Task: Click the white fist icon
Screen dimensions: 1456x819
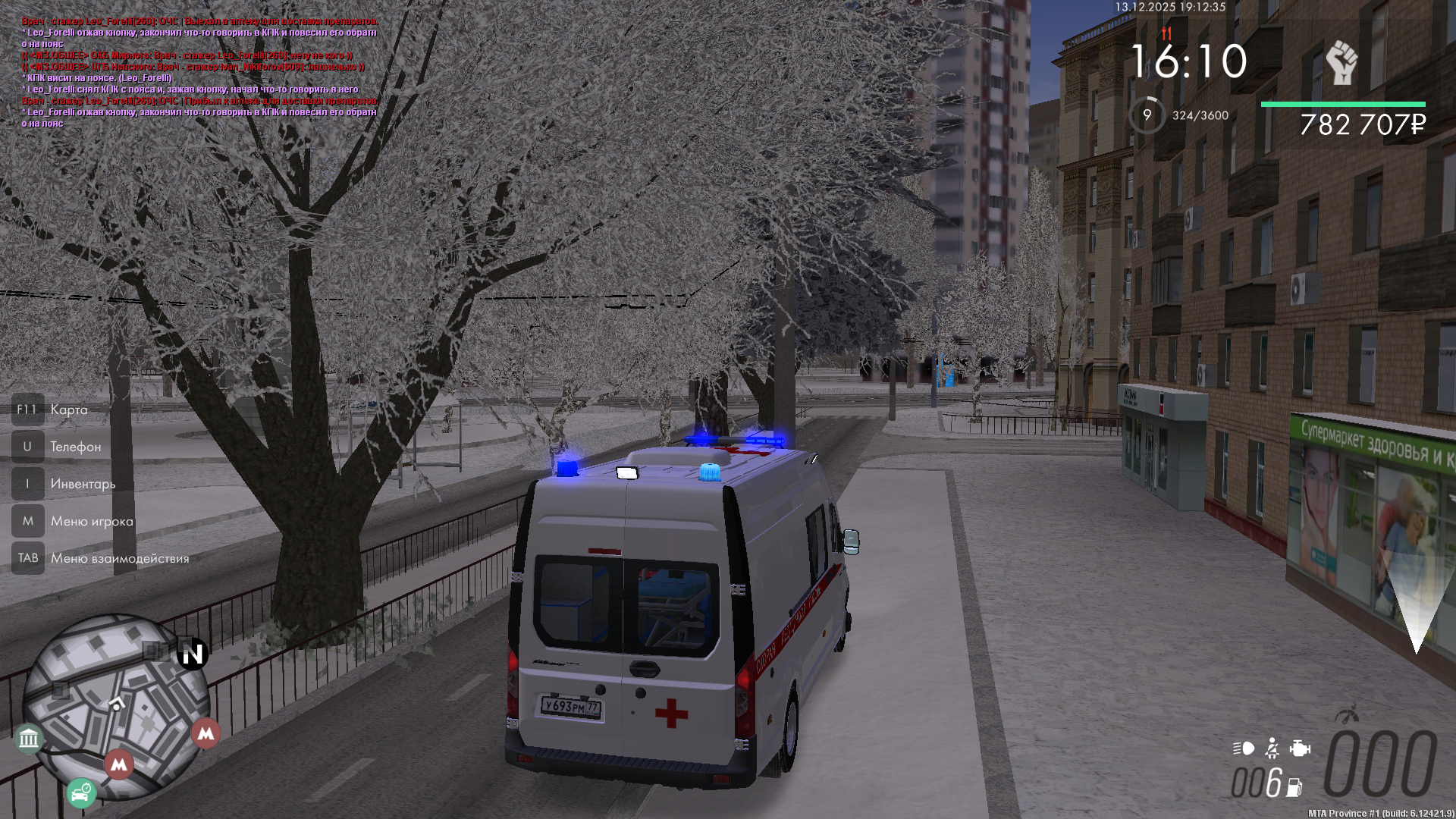Action: pos(1341,62)
